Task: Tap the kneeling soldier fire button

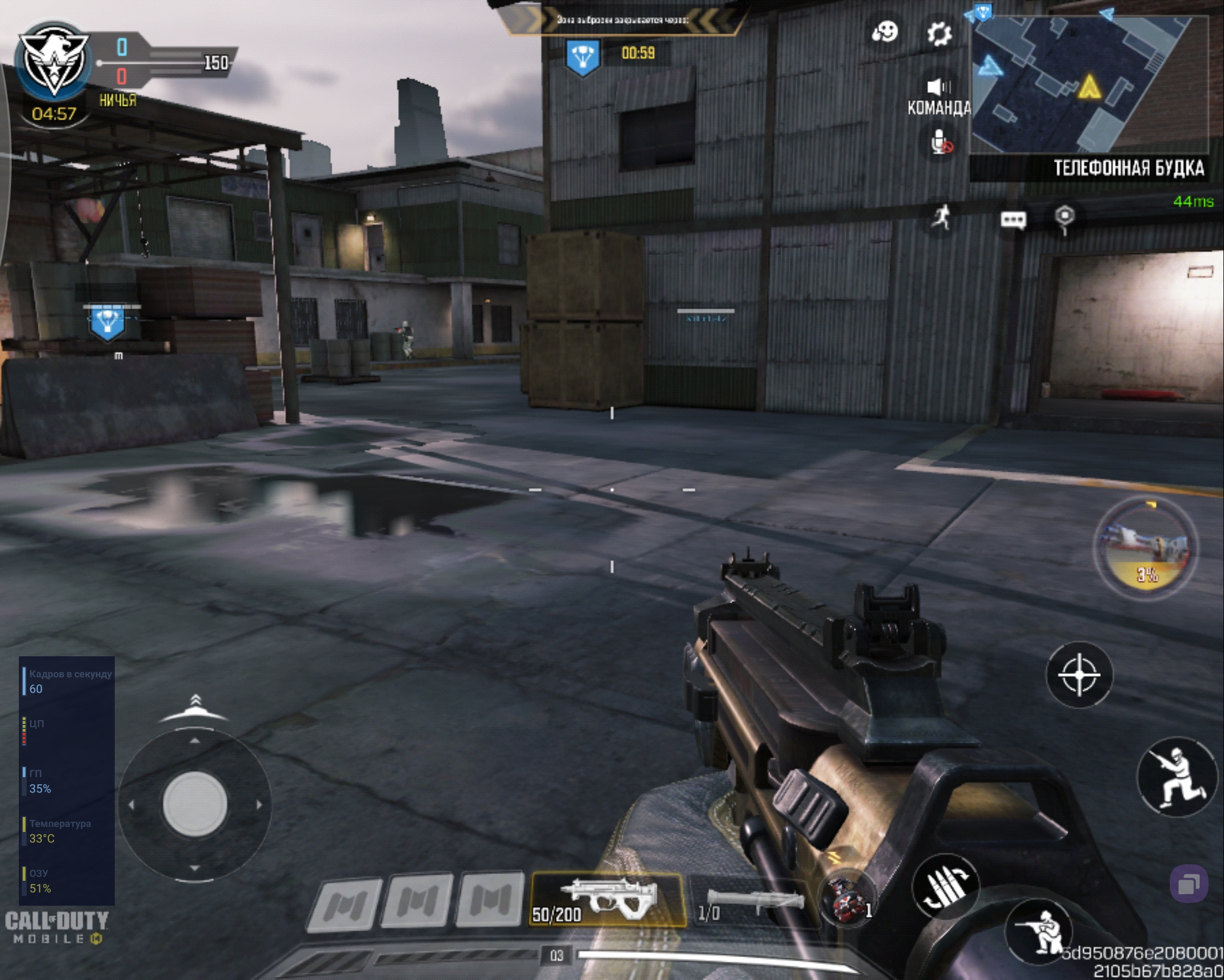Action: pyautogui.click(x=1039, y=931)
